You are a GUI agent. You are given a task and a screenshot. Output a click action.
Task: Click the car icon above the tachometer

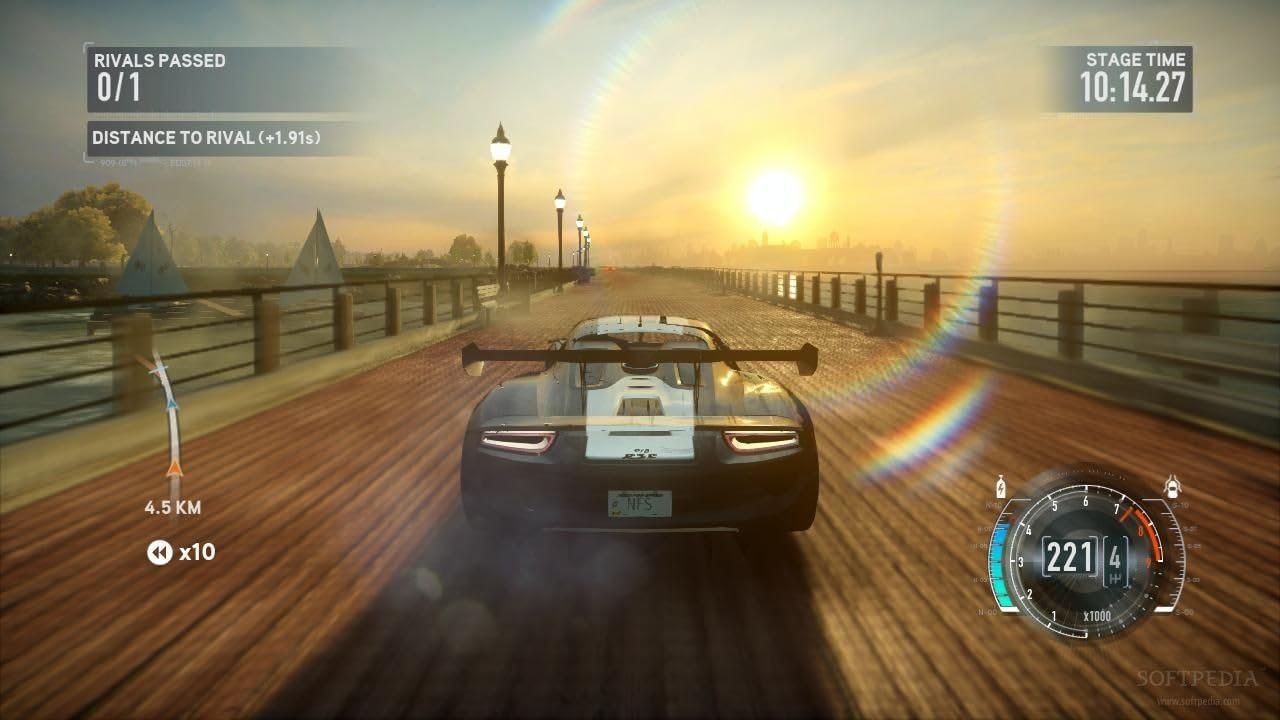1173,488
